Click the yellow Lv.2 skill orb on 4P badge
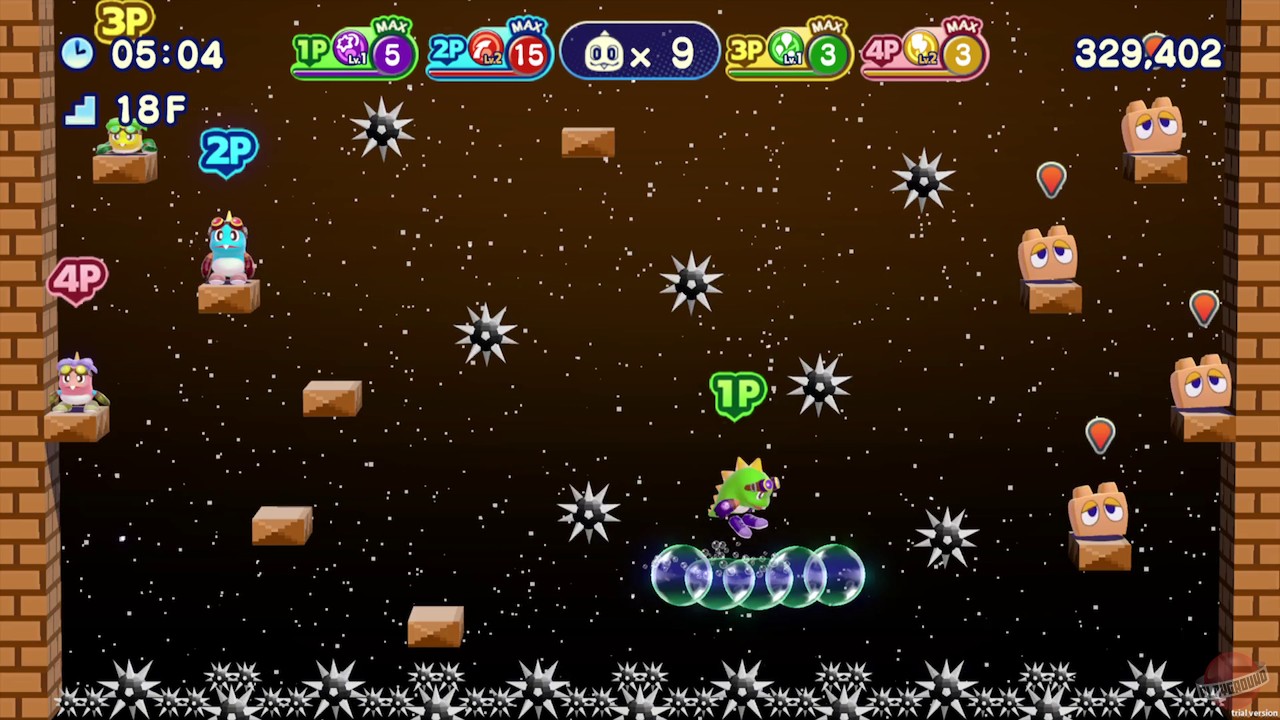The height and width of the screenshot is (720, 1280). [921, 48]
